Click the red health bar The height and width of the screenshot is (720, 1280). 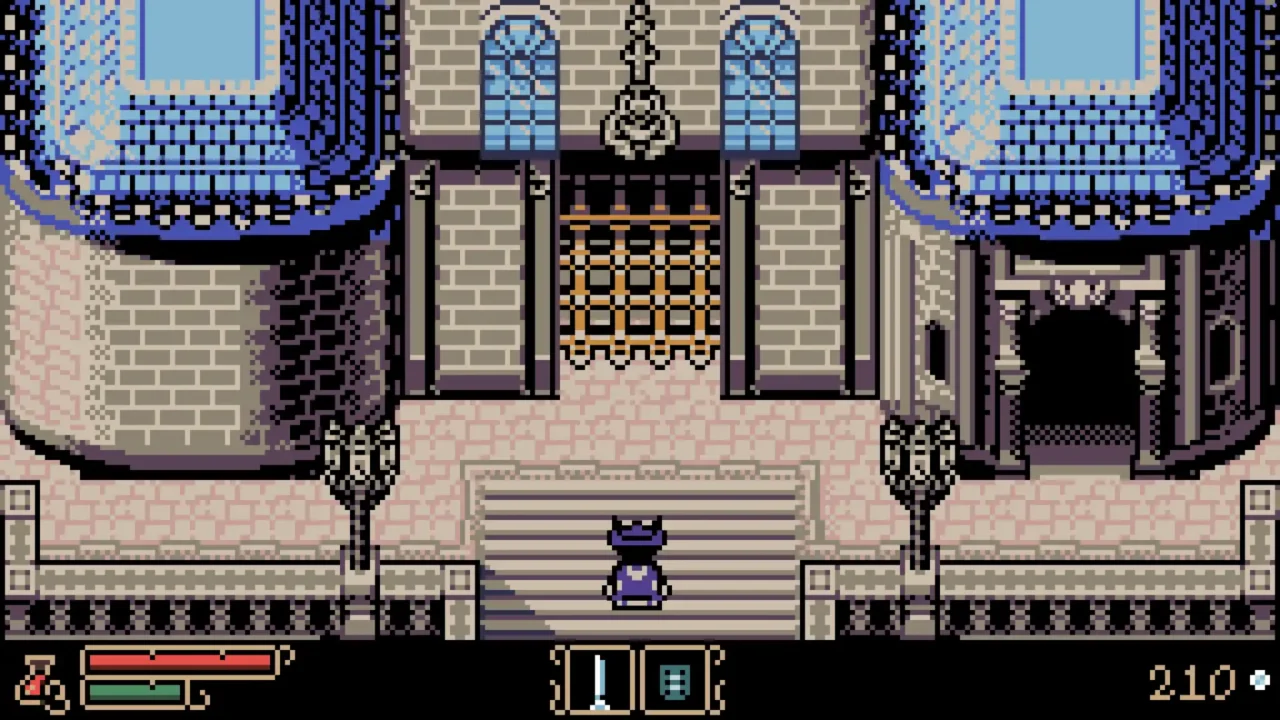point(180,662)
